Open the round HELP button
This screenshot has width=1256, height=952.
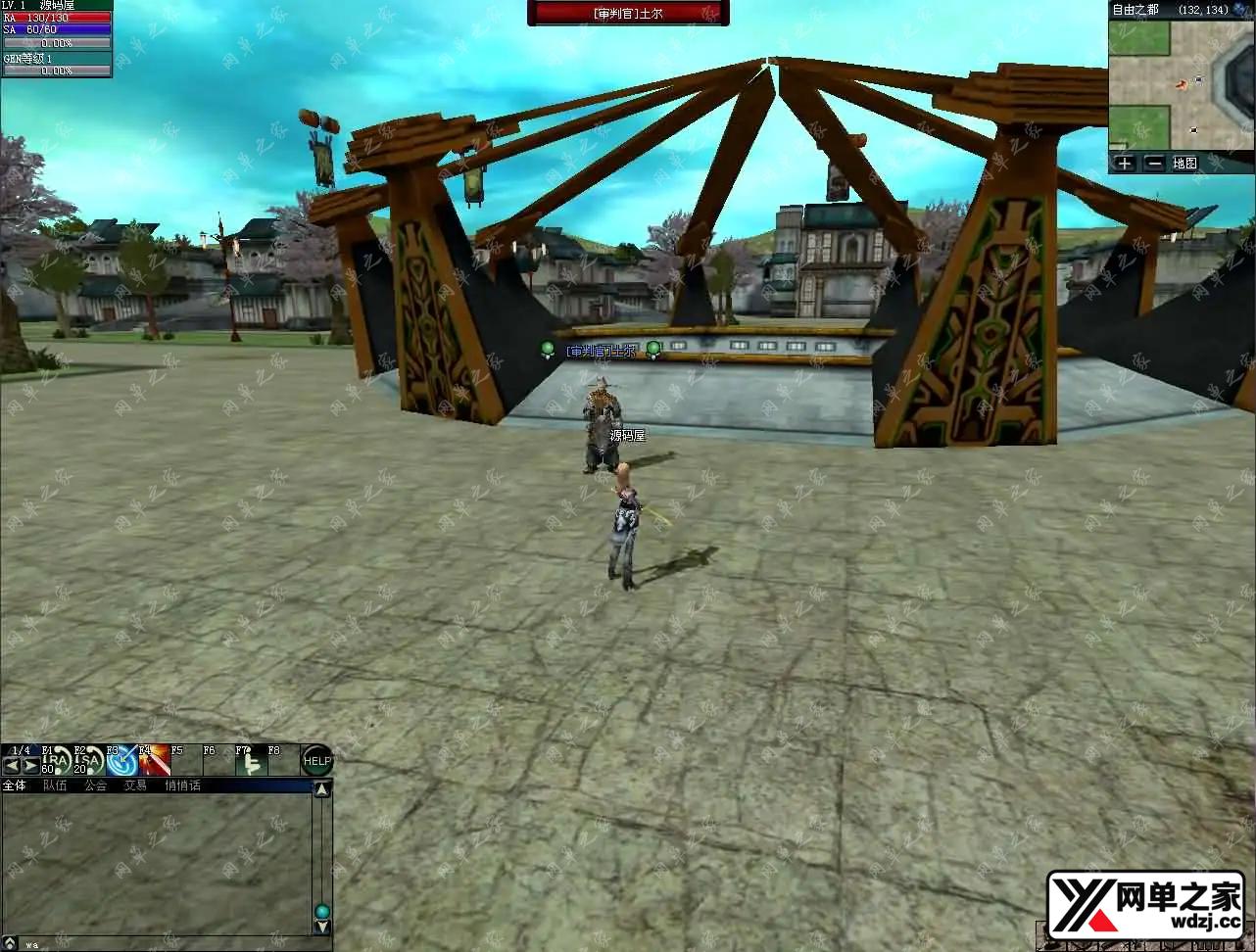[x=316, y=761]
